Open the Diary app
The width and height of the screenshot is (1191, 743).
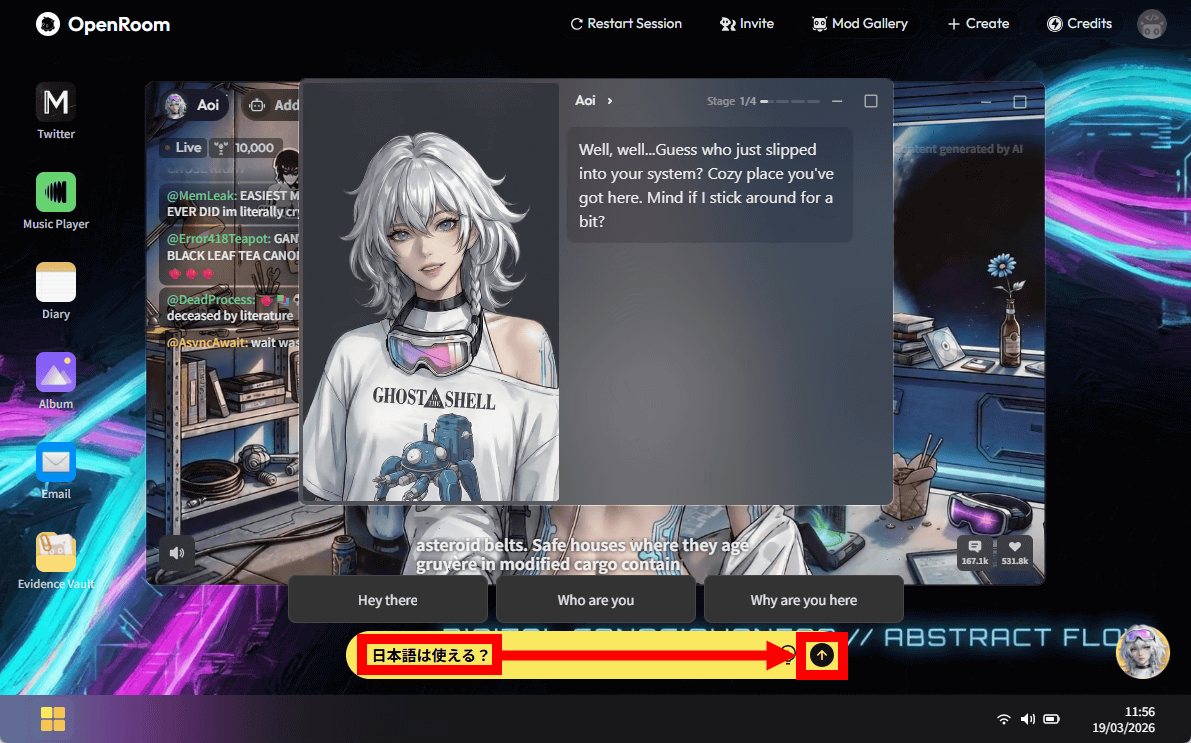(x=56, y=283)
